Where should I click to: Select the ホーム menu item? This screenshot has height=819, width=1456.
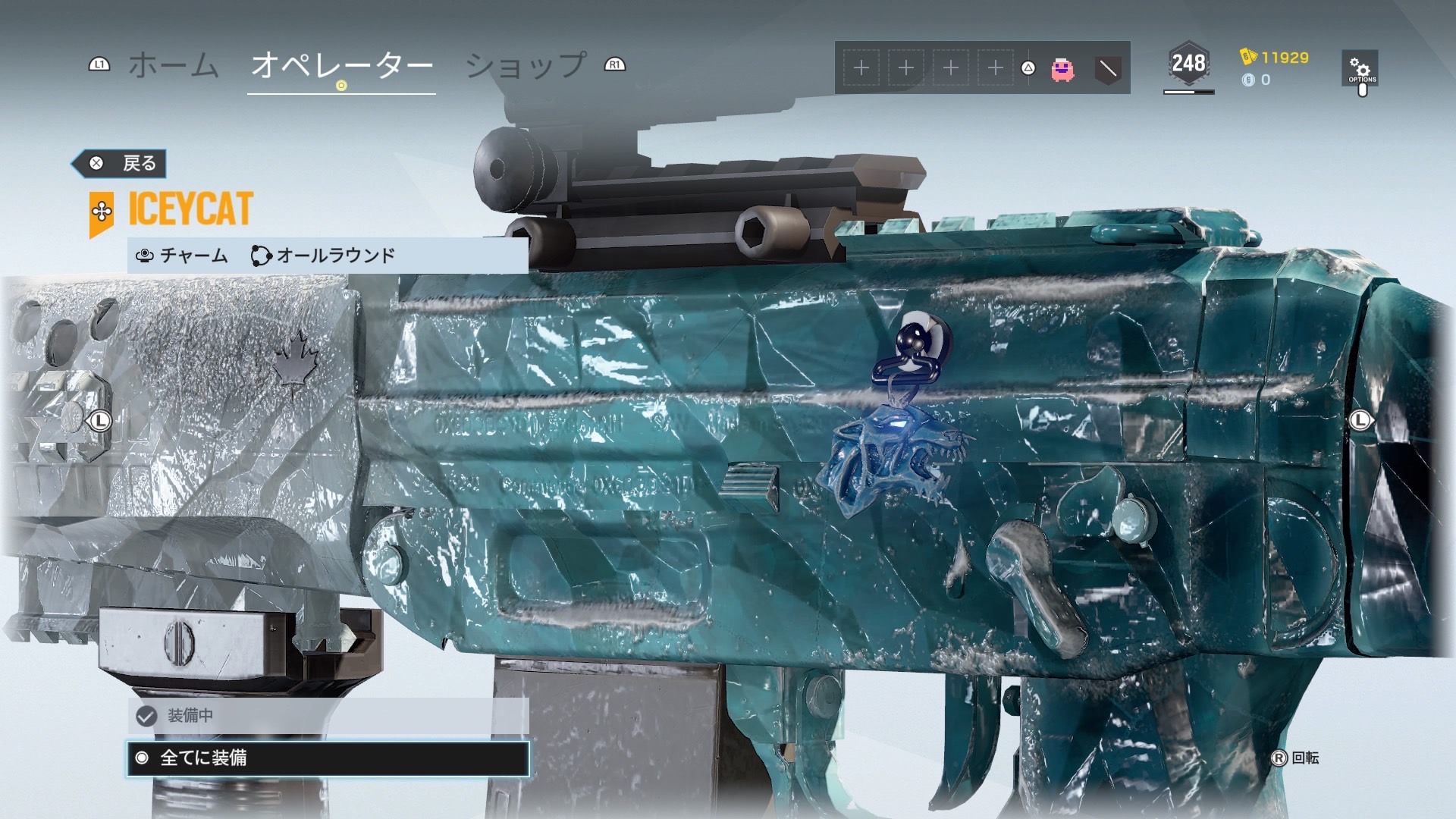174,67
